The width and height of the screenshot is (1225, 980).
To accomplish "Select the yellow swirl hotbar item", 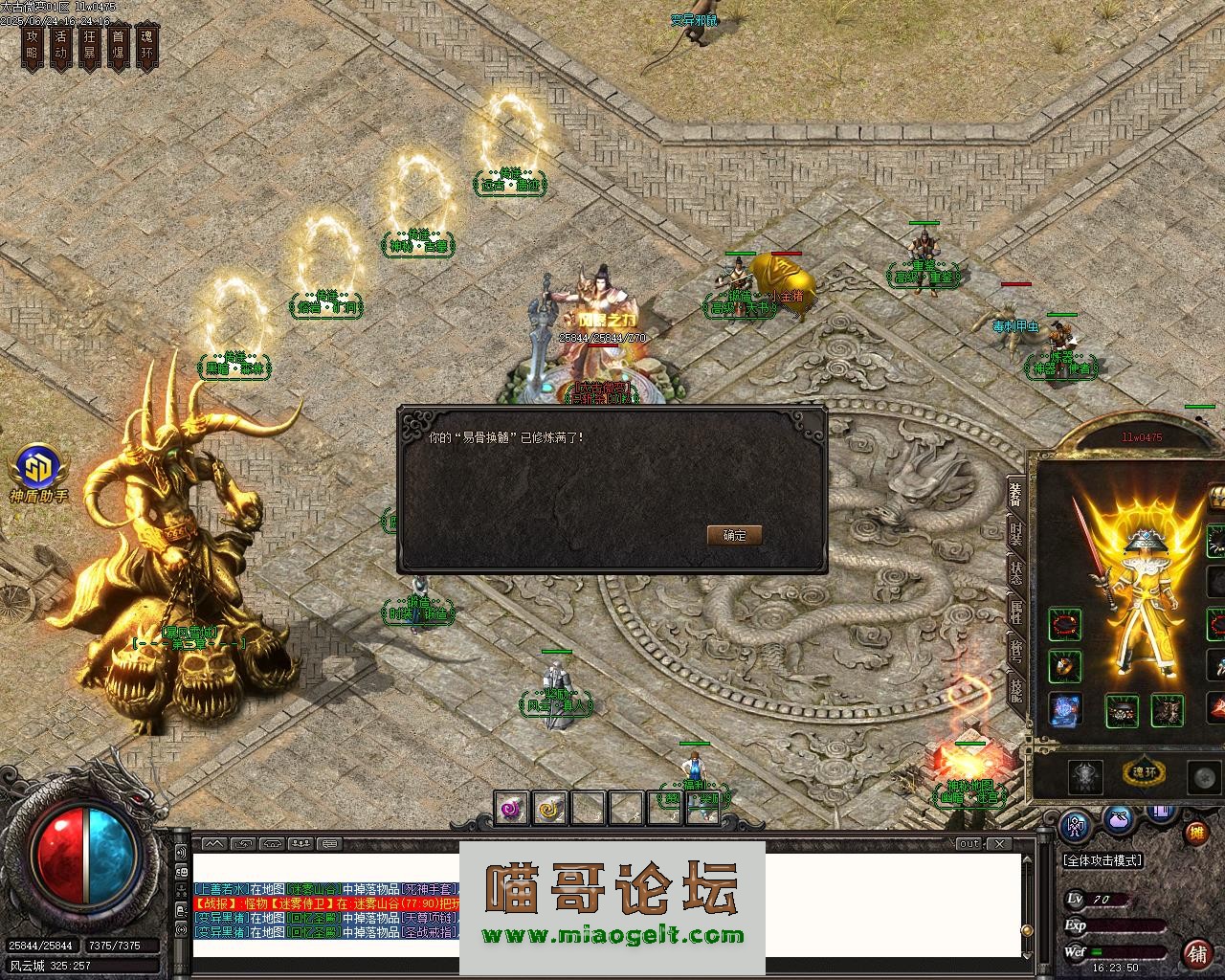I will (550, 809).
